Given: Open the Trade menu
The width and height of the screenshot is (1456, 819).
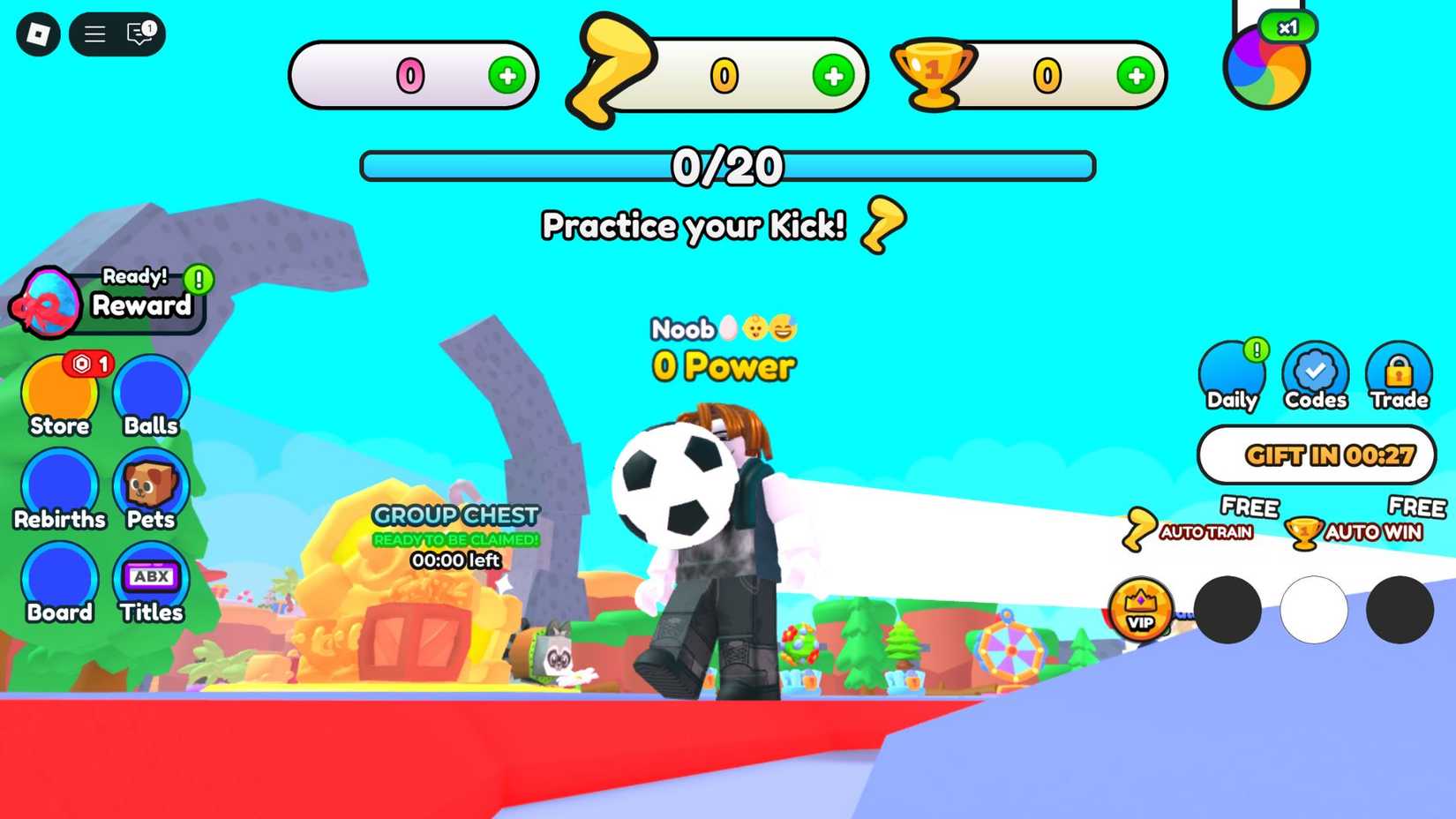Looking at the screenshot, I should click(1399, 375).
